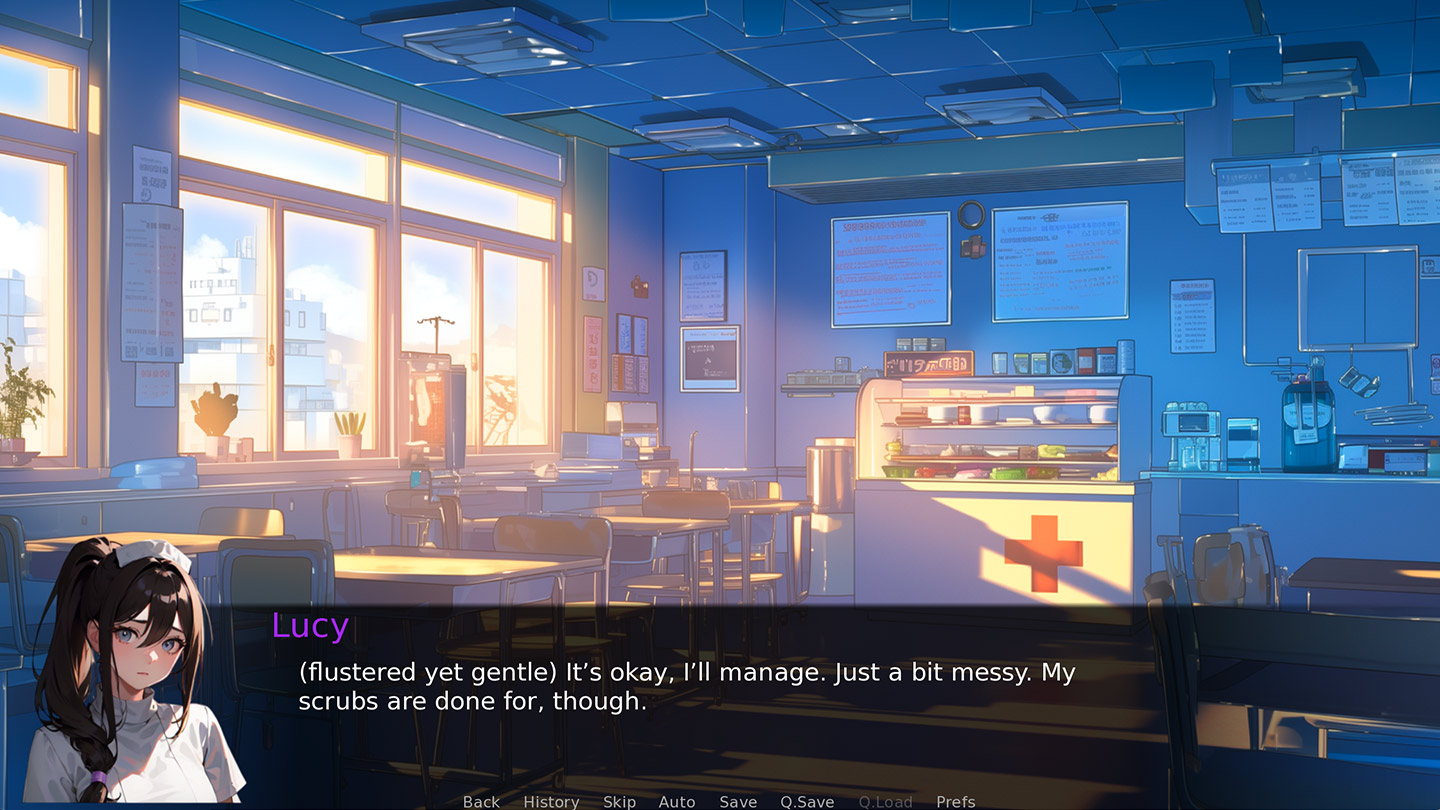Open the Save game screen

(x=738, y=801)
